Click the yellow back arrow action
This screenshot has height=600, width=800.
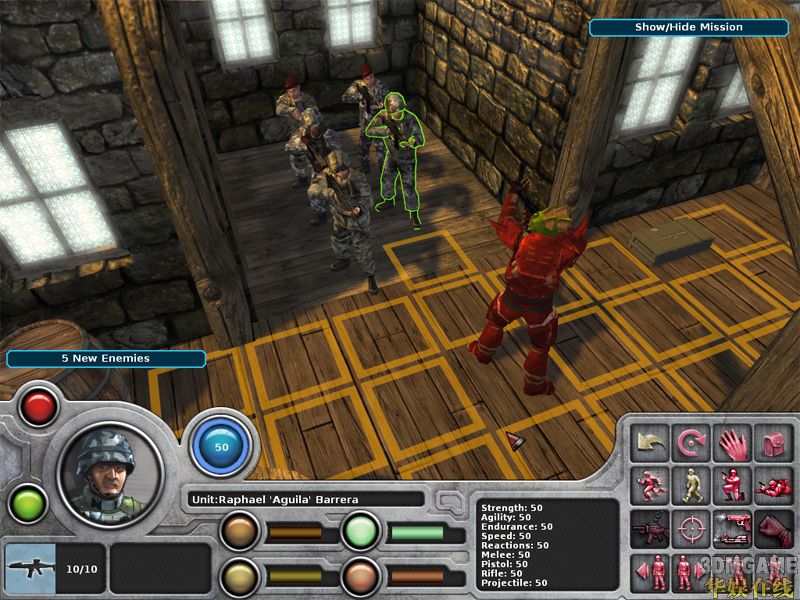[x=650, y=442]
